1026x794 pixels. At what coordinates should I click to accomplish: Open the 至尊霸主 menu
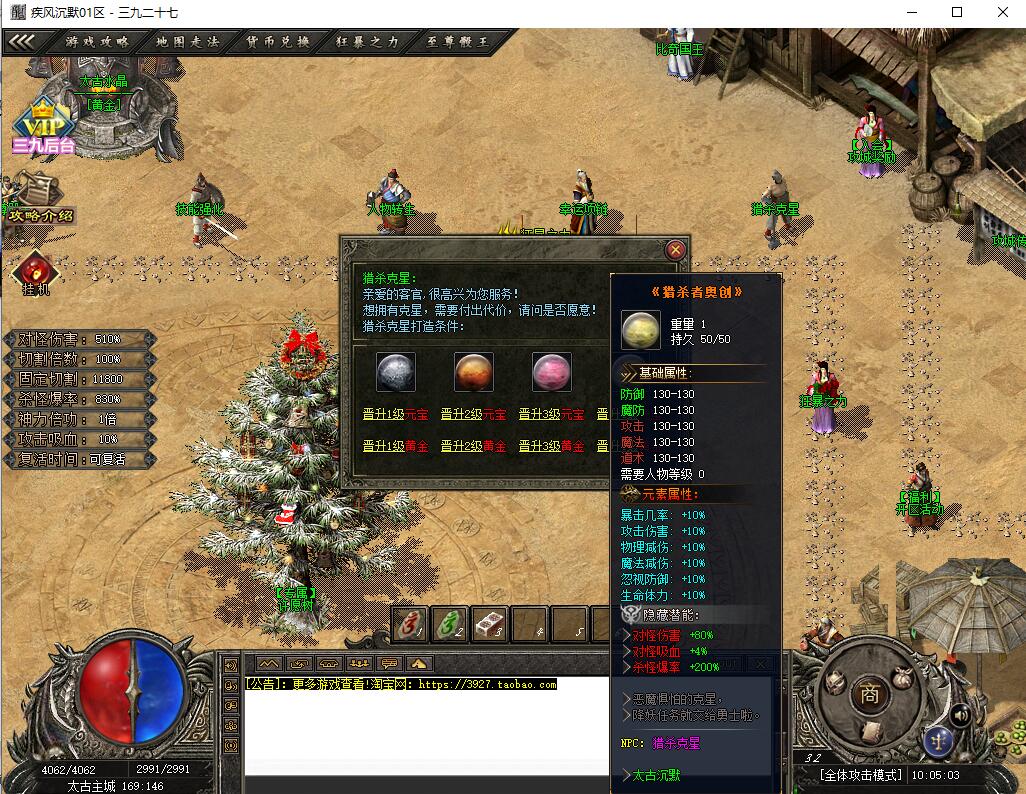(x=457, y=42)
